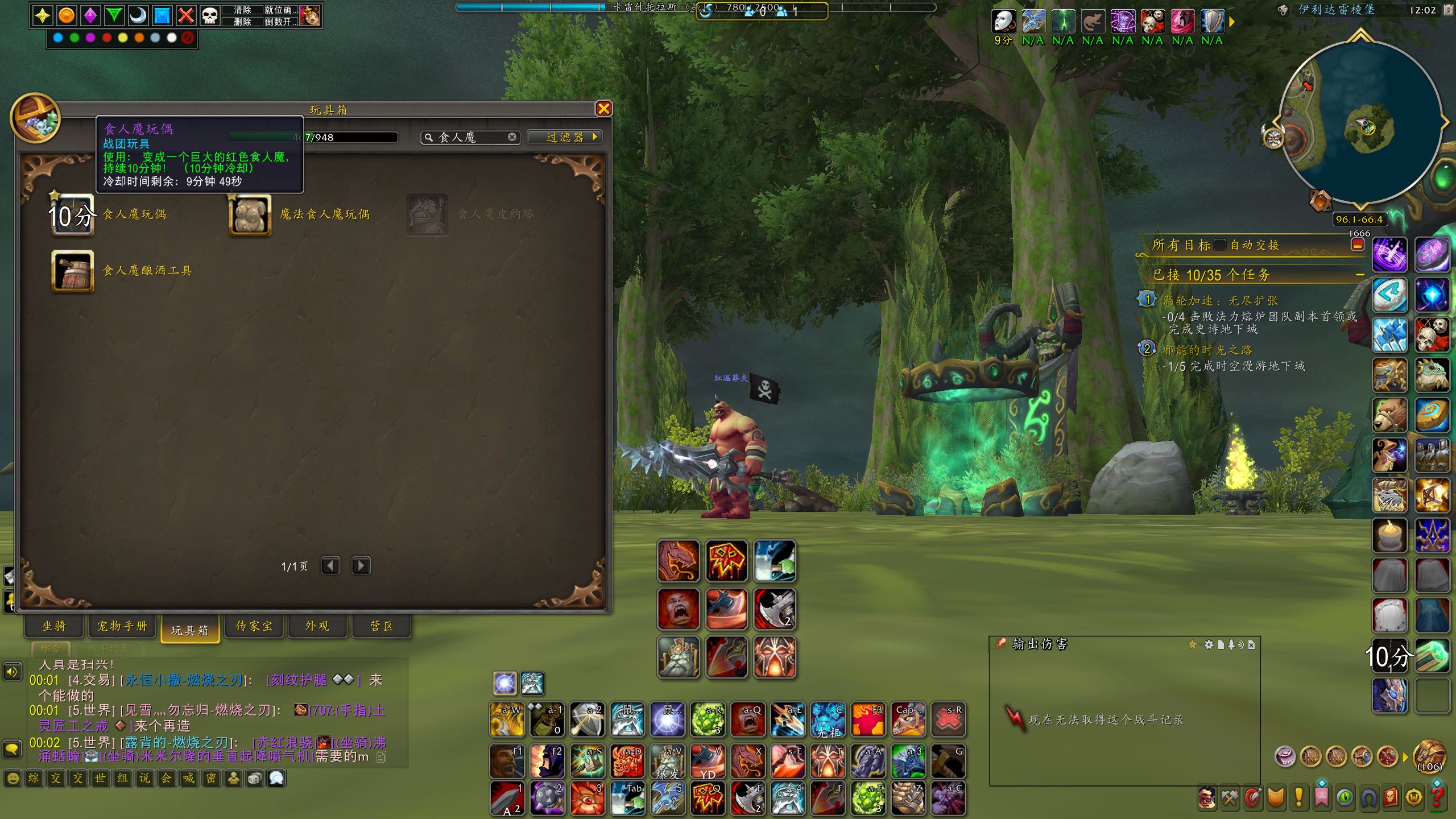Viewport: 1456px width, 819px height.
Task: Choose the greyed 食人魔皮纳塔 toy
Action: pos(427,214)
